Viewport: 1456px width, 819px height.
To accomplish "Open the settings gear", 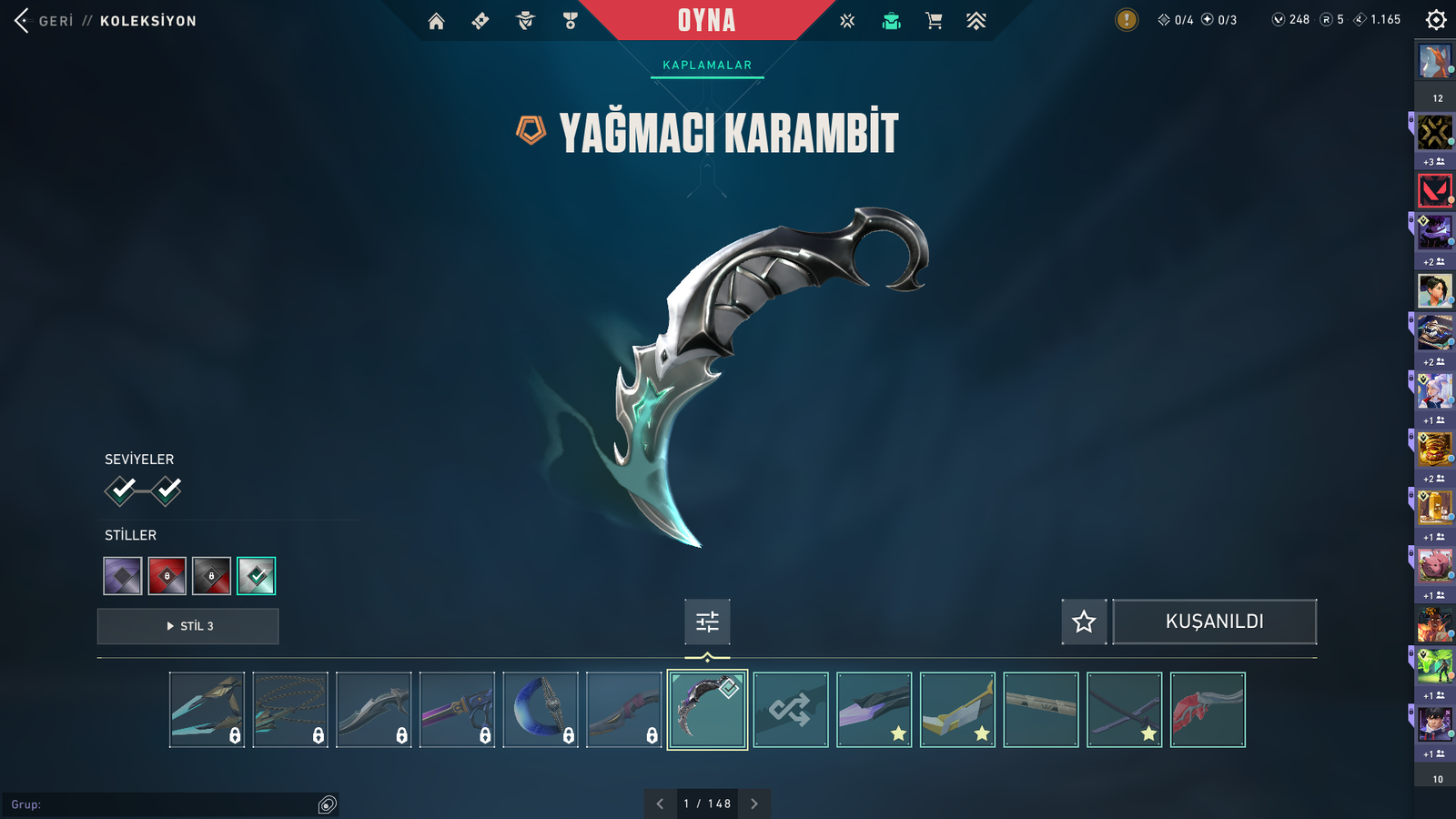I will point(1436,20).
